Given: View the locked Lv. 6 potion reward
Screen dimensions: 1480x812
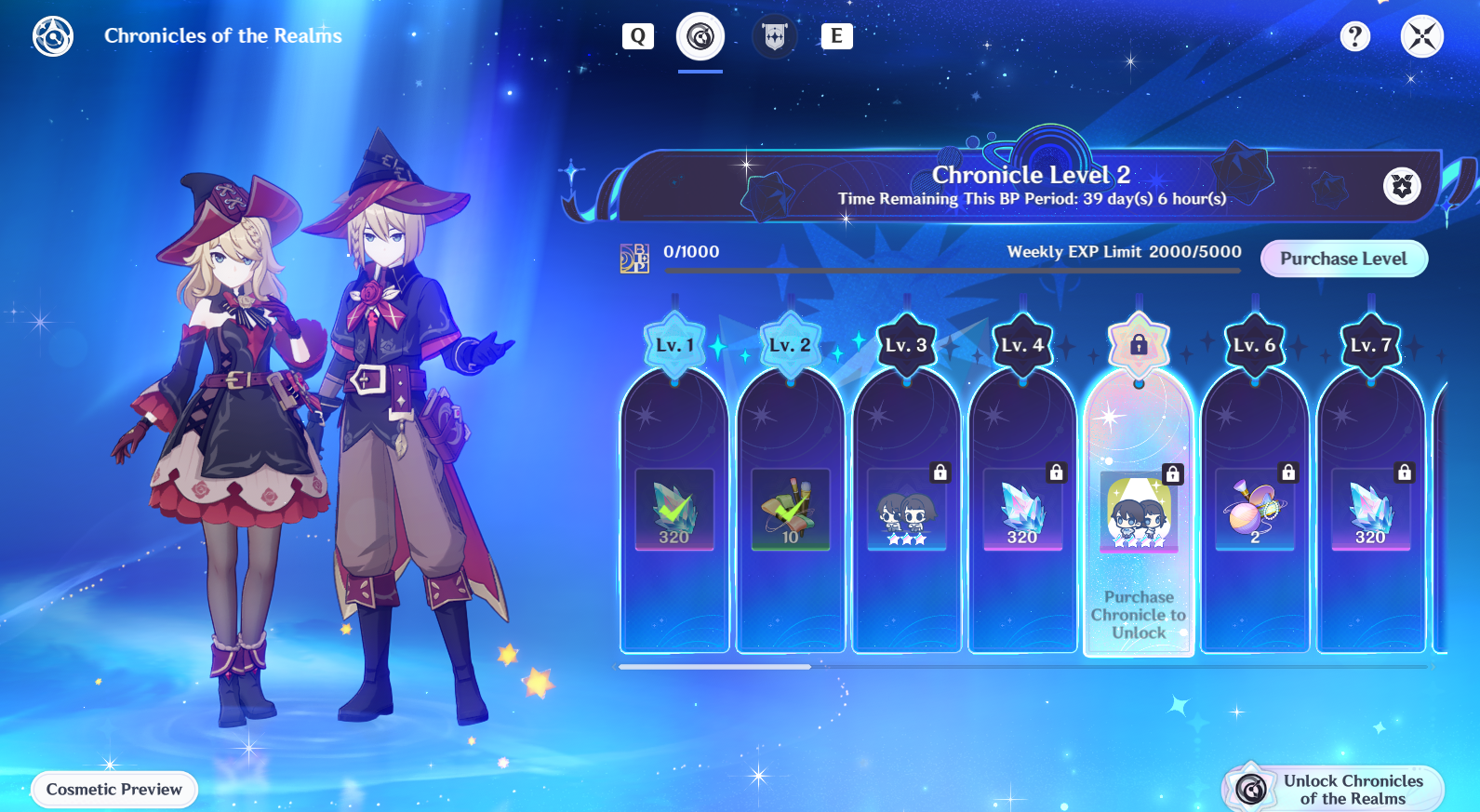Looking at the screenshot, I should click(x=1255, y=510).
